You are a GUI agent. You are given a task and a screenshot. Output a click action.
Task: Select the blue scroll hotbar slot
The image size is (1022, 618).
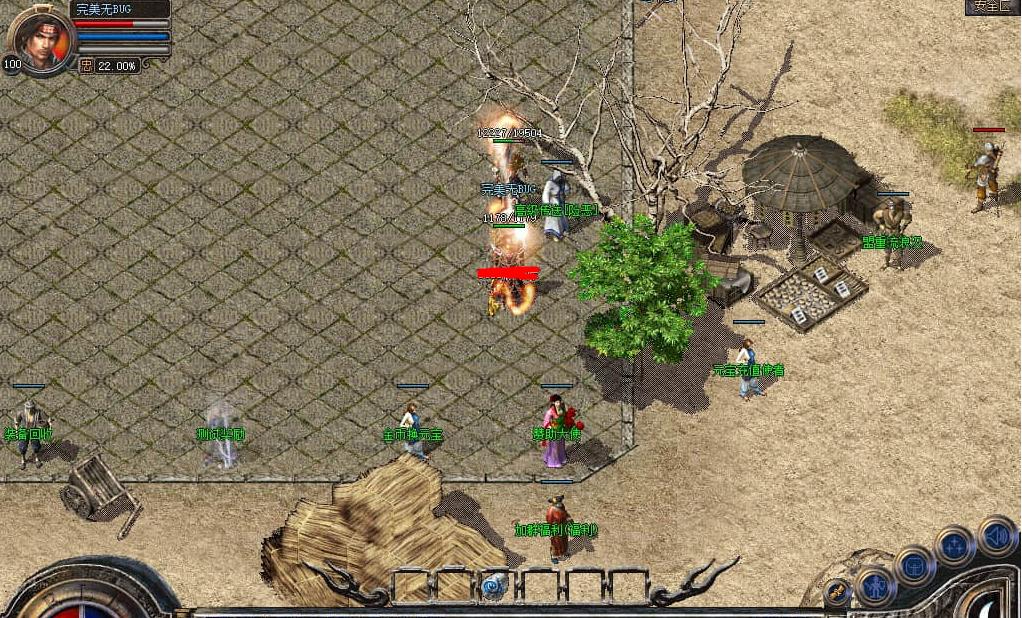click(x=493, y=587)
